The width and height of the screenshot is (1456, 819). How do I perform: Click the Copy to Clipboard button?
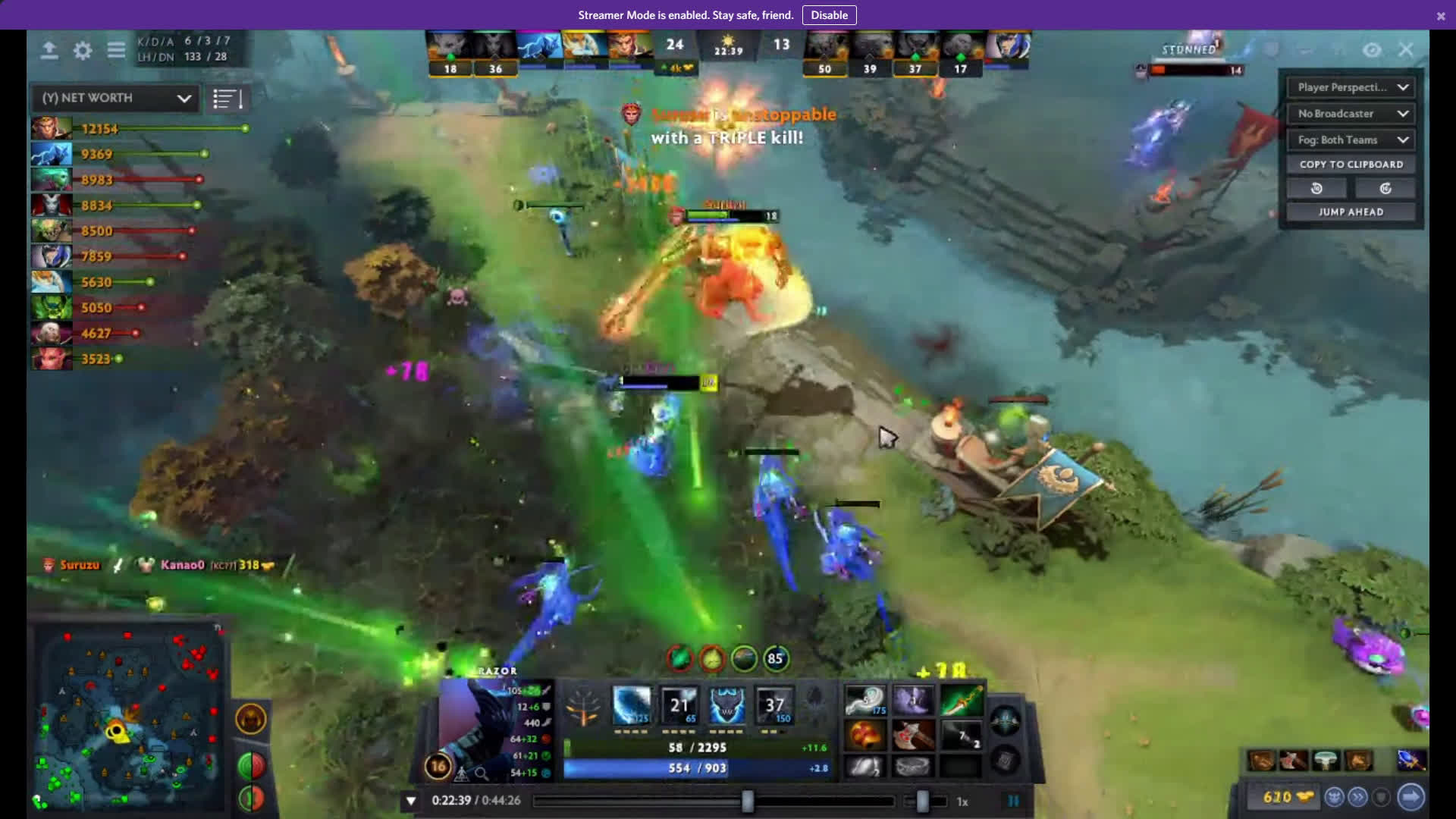click(1351, 165)
